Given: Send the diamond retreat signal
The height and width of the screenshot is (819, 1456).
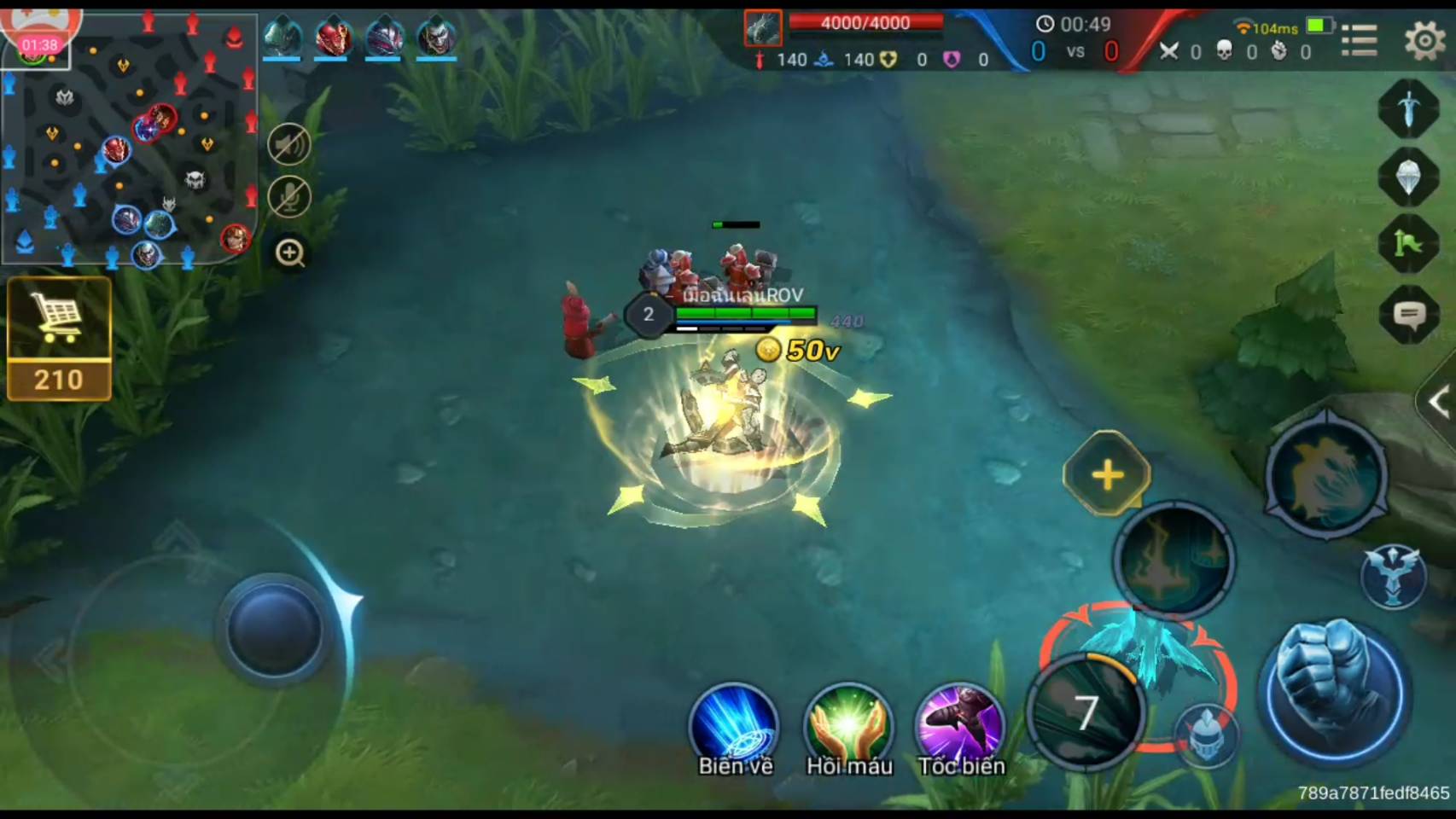Looking at the screenshot, I should coord(1409,177).
